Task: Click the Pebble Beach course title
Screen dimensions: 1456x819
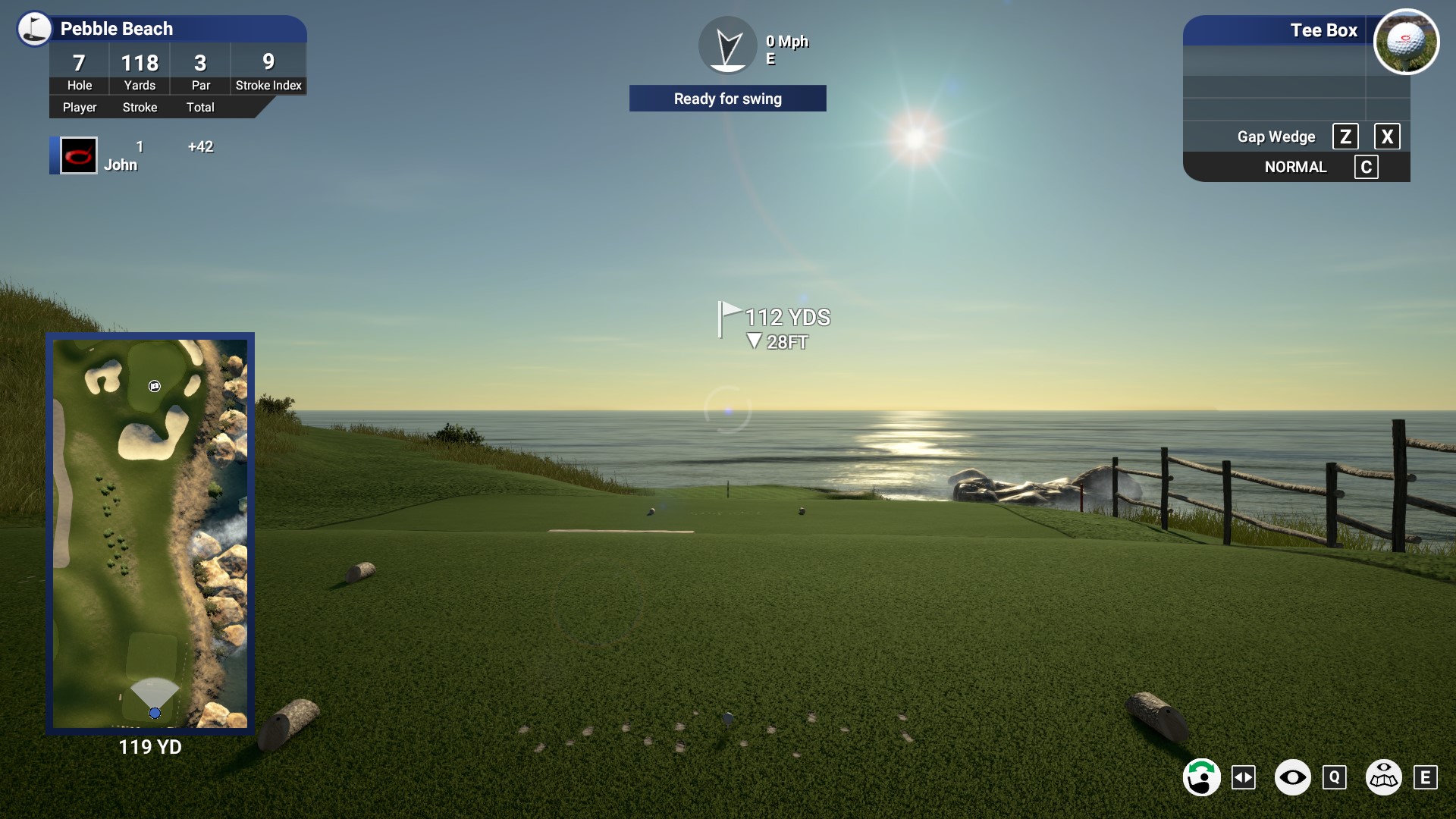Action: tap(115, 29)
